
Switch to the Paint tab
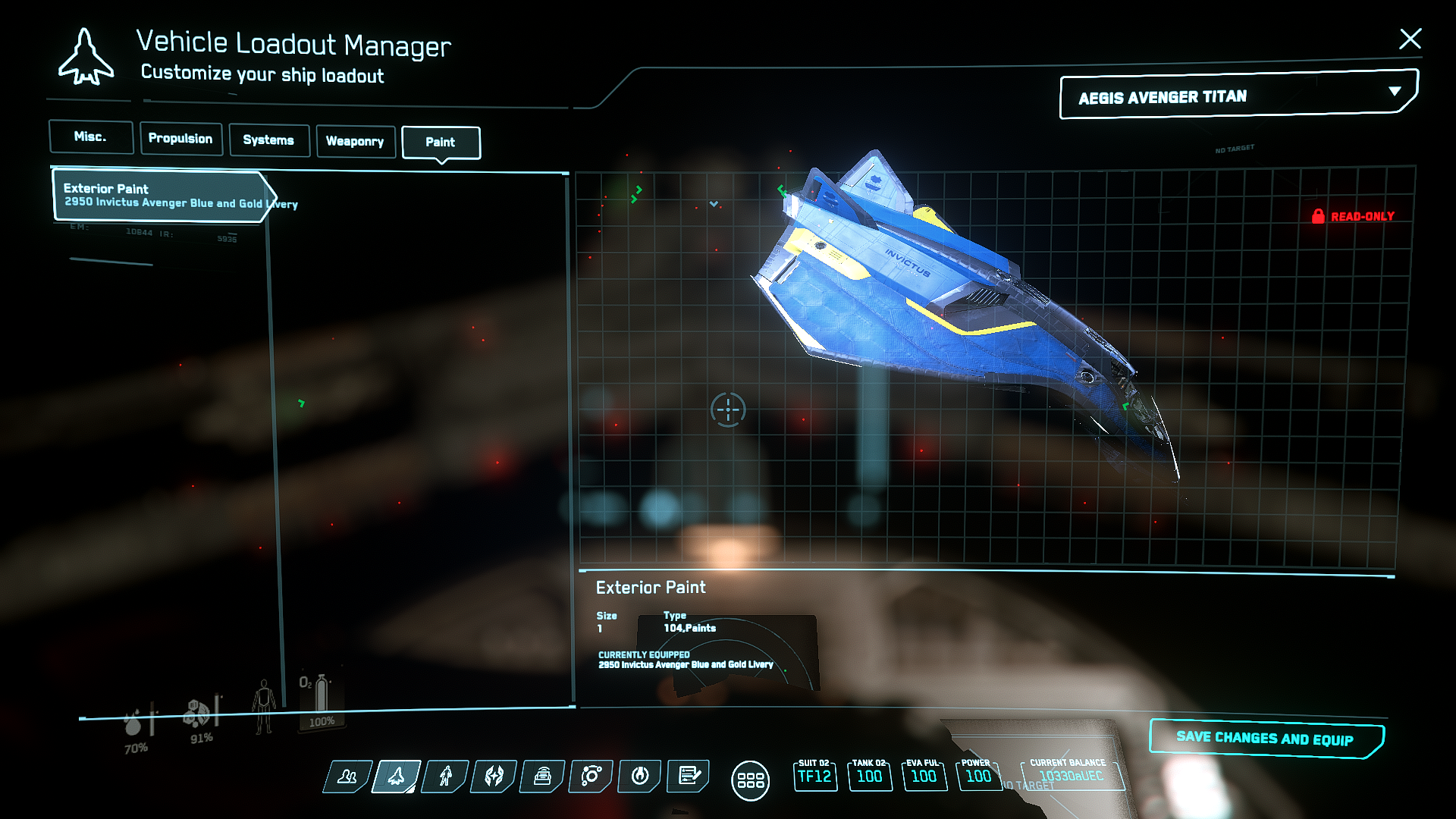441,143
